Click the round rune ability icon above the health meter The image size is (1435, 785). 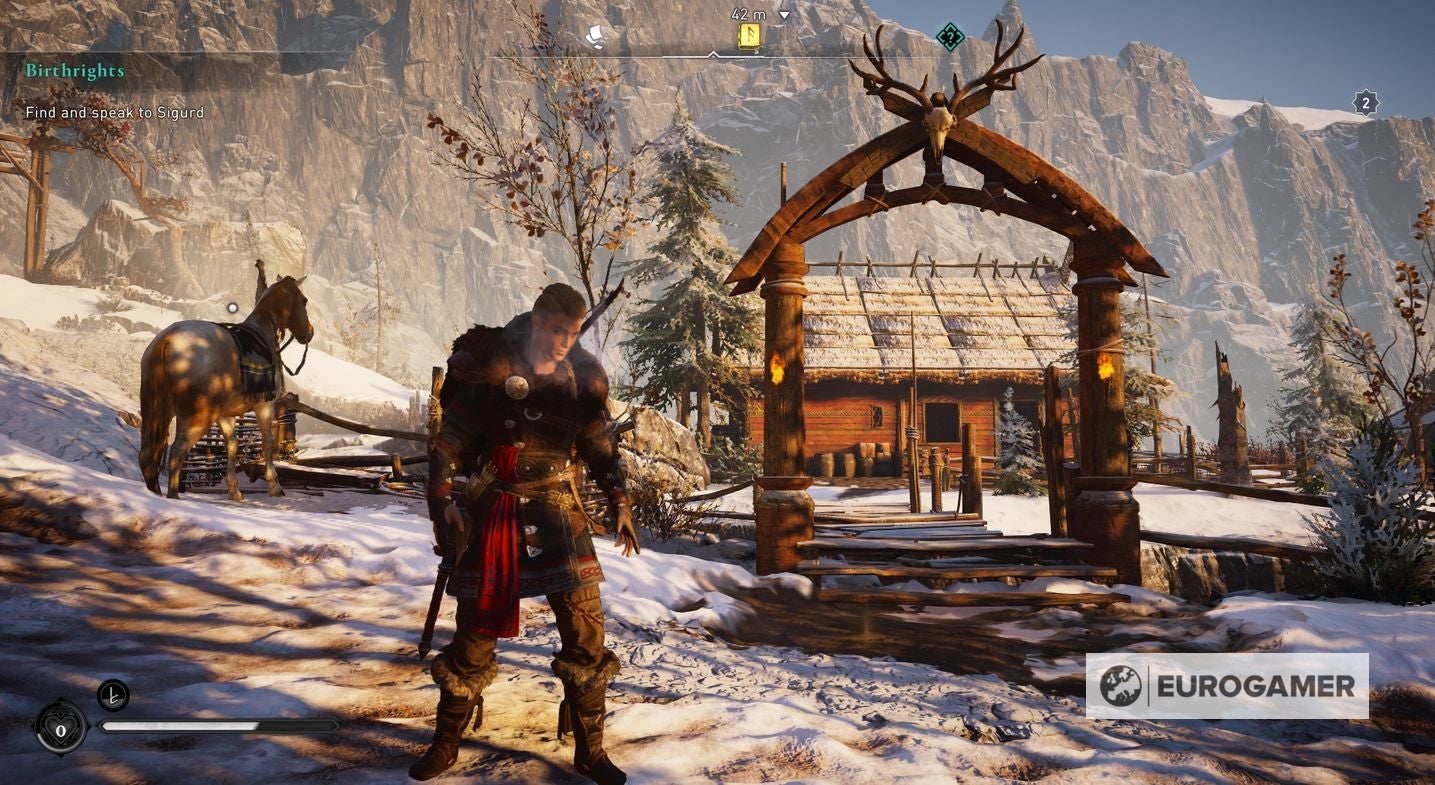[x=113, y=696]
